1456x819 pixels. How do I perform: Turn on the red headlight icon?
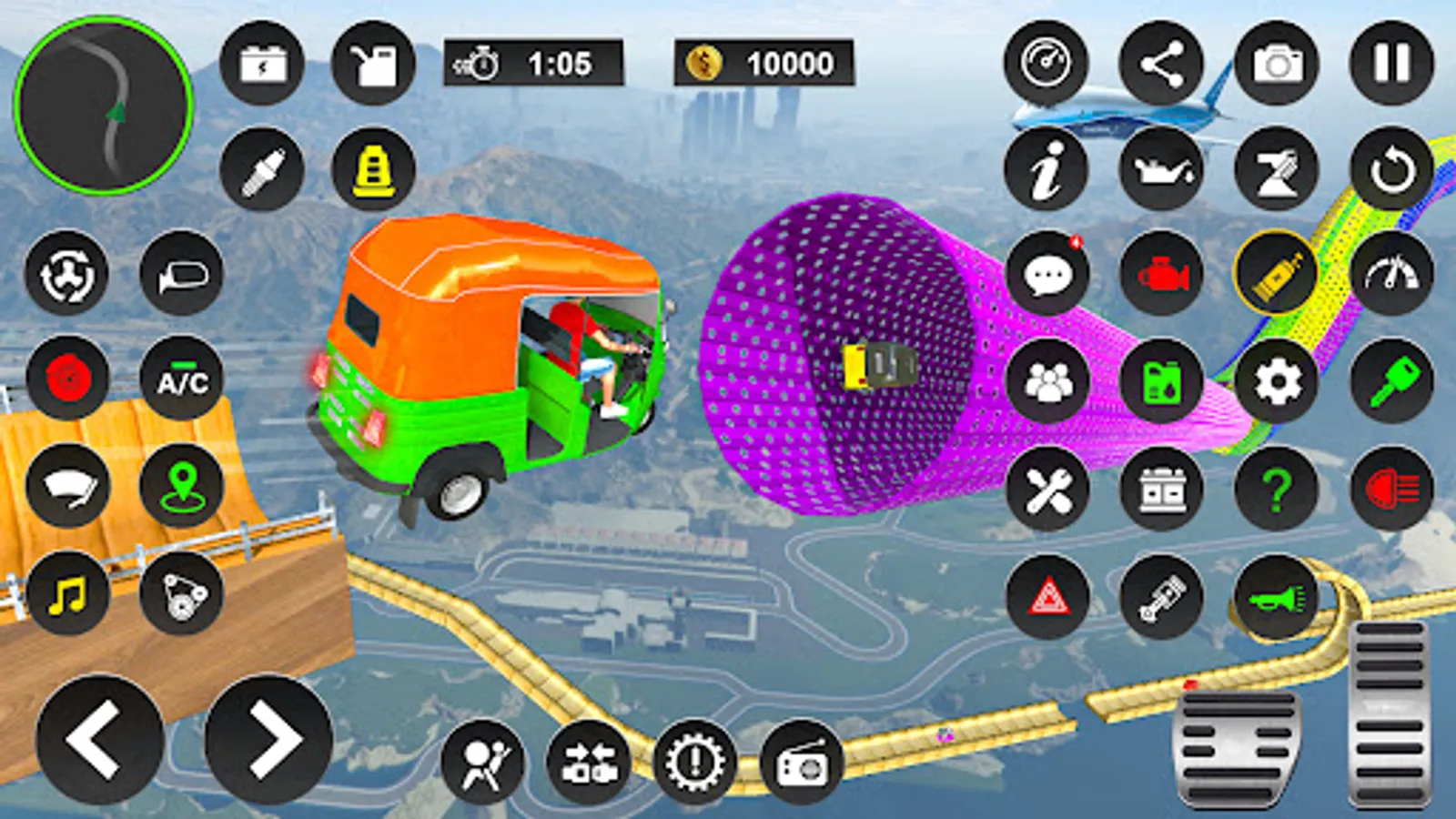pos(1391,490)
